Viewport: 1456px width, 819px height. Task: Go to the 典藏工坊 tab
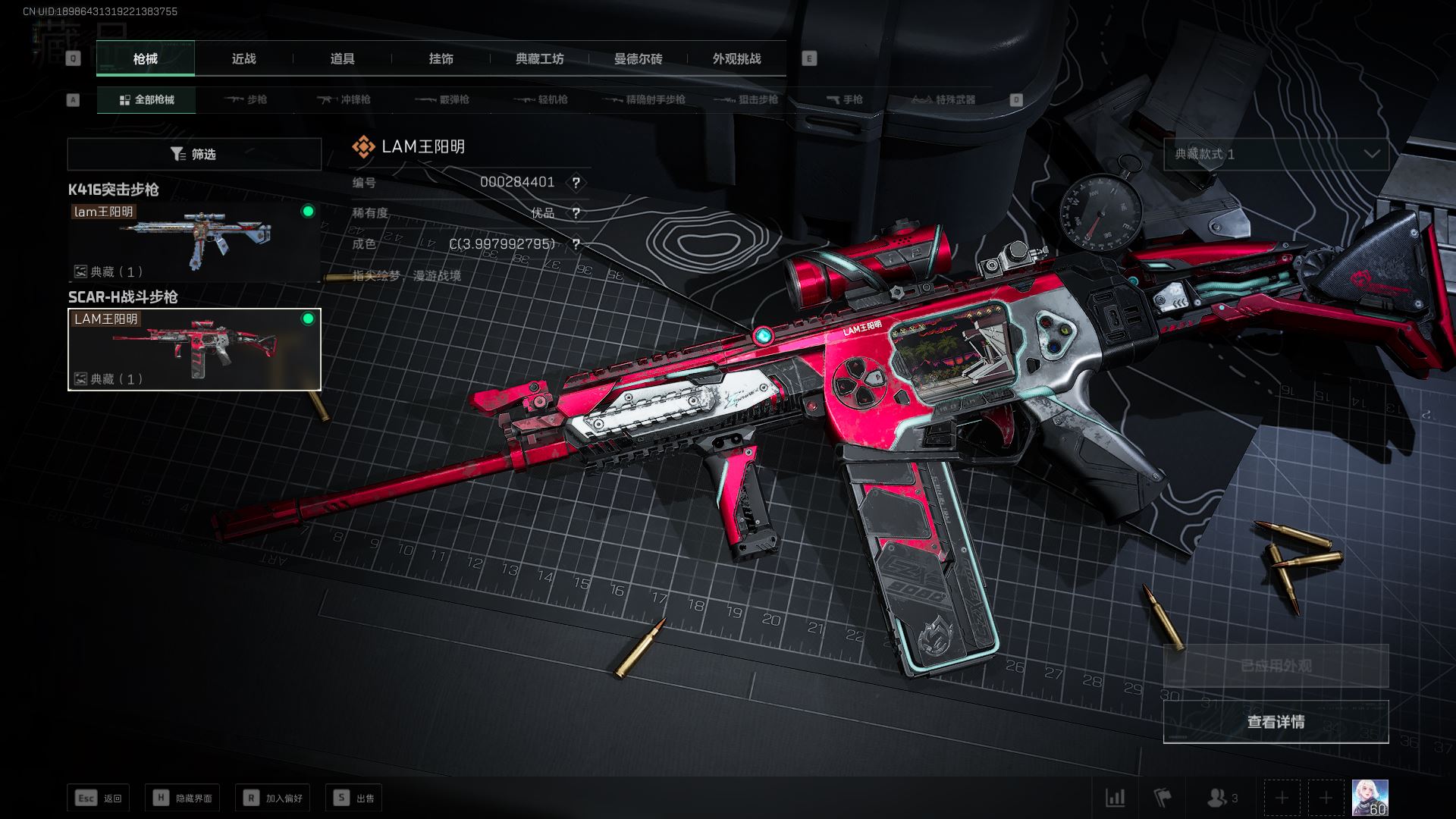539,58
